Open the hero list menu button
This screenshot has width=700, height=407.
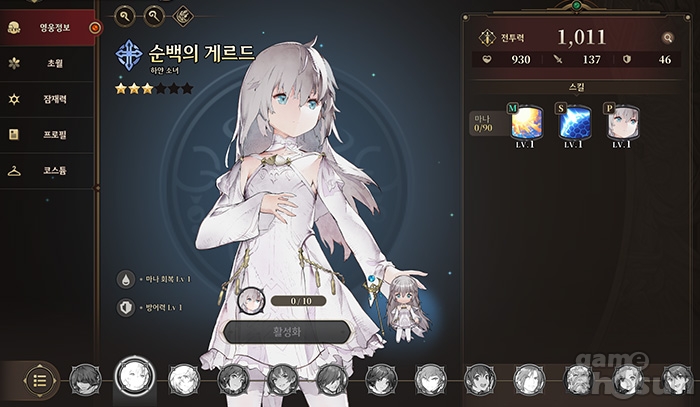click(x=39, y=379)
